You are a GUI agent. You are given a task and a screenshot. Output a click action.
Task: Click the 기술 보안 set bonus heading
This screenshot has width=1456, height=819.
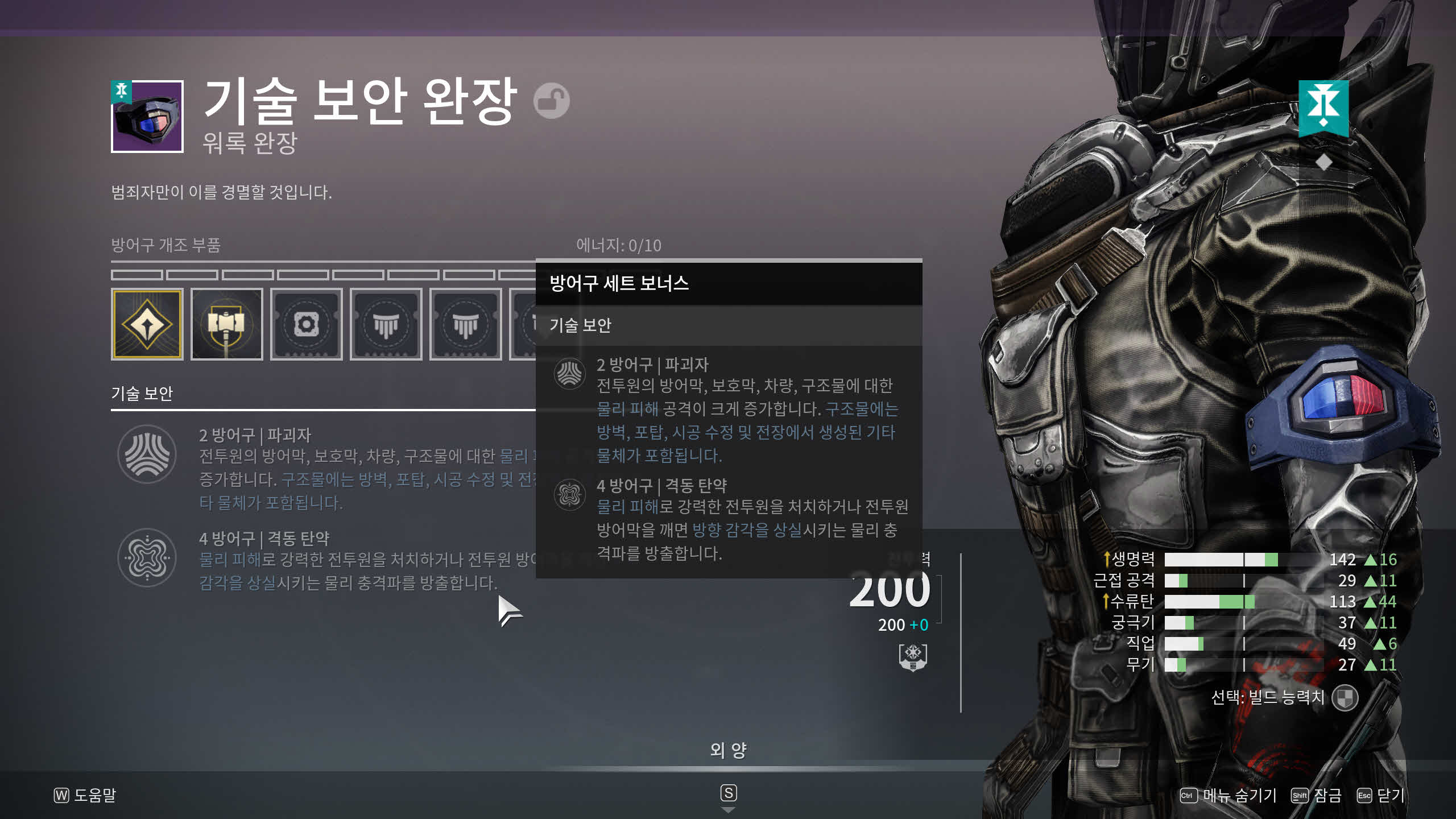point(142,394)
